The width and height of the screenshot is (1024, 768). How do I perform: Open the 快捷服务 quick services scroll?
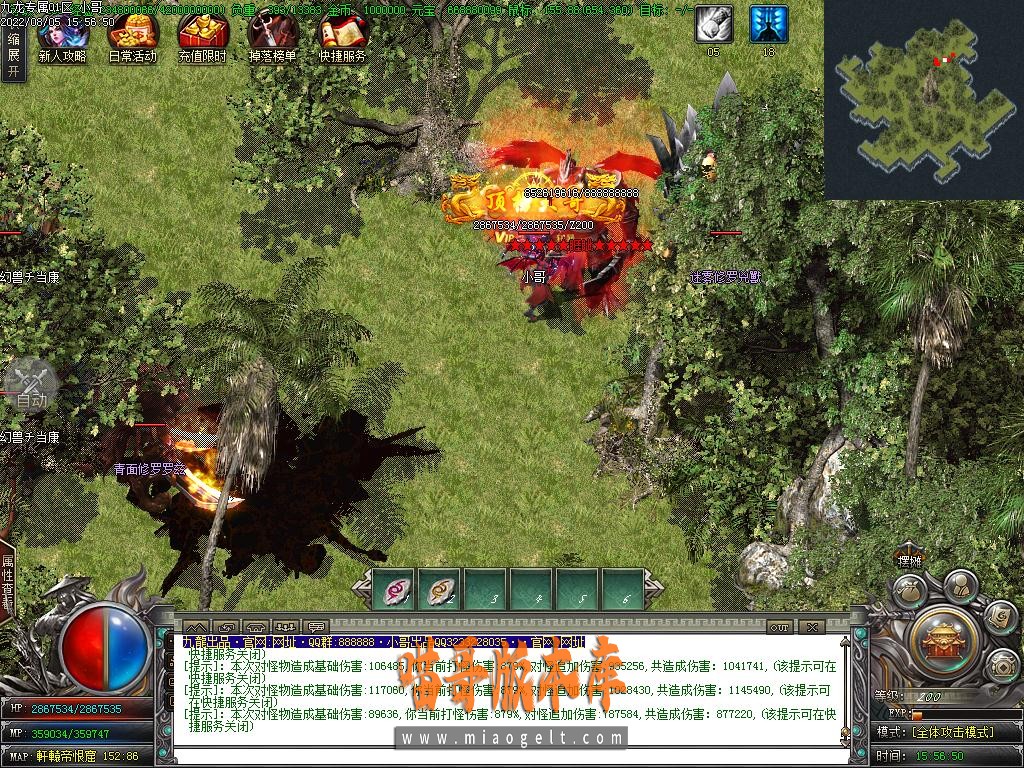[343, 36]
